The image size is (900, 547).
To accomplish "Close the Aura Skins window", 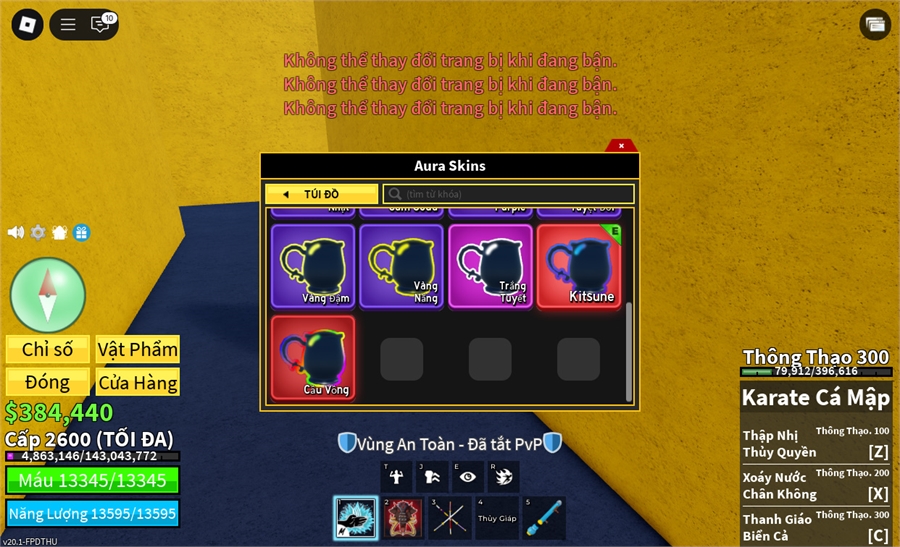I will coord(621,146).
